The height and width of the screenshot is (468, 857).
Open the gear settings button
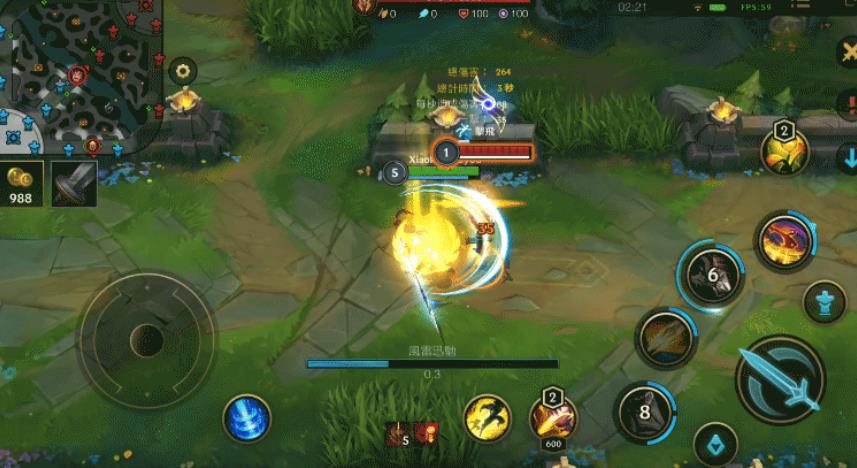(182, 71)
